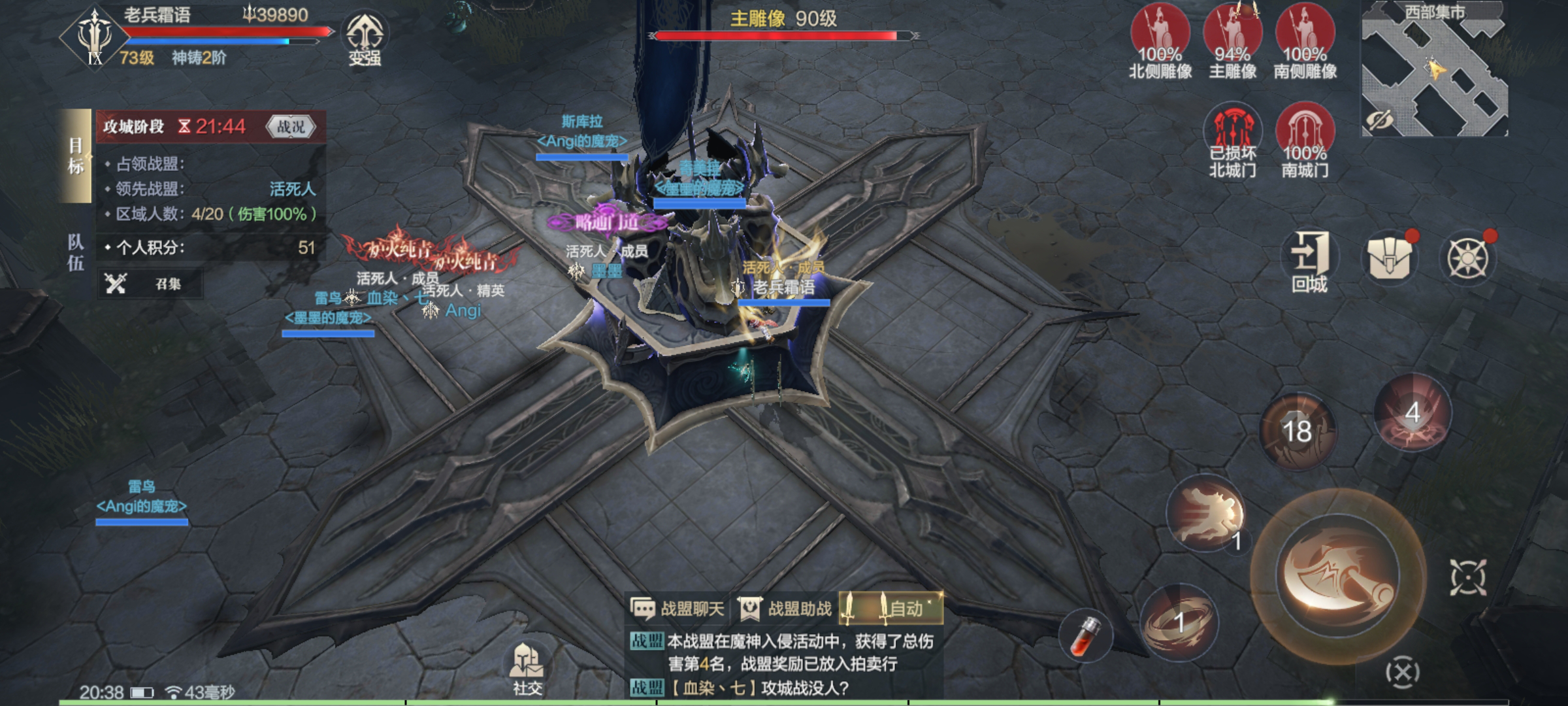
Task: Switch to the 队伍 team tab
Action: point(76,252)
